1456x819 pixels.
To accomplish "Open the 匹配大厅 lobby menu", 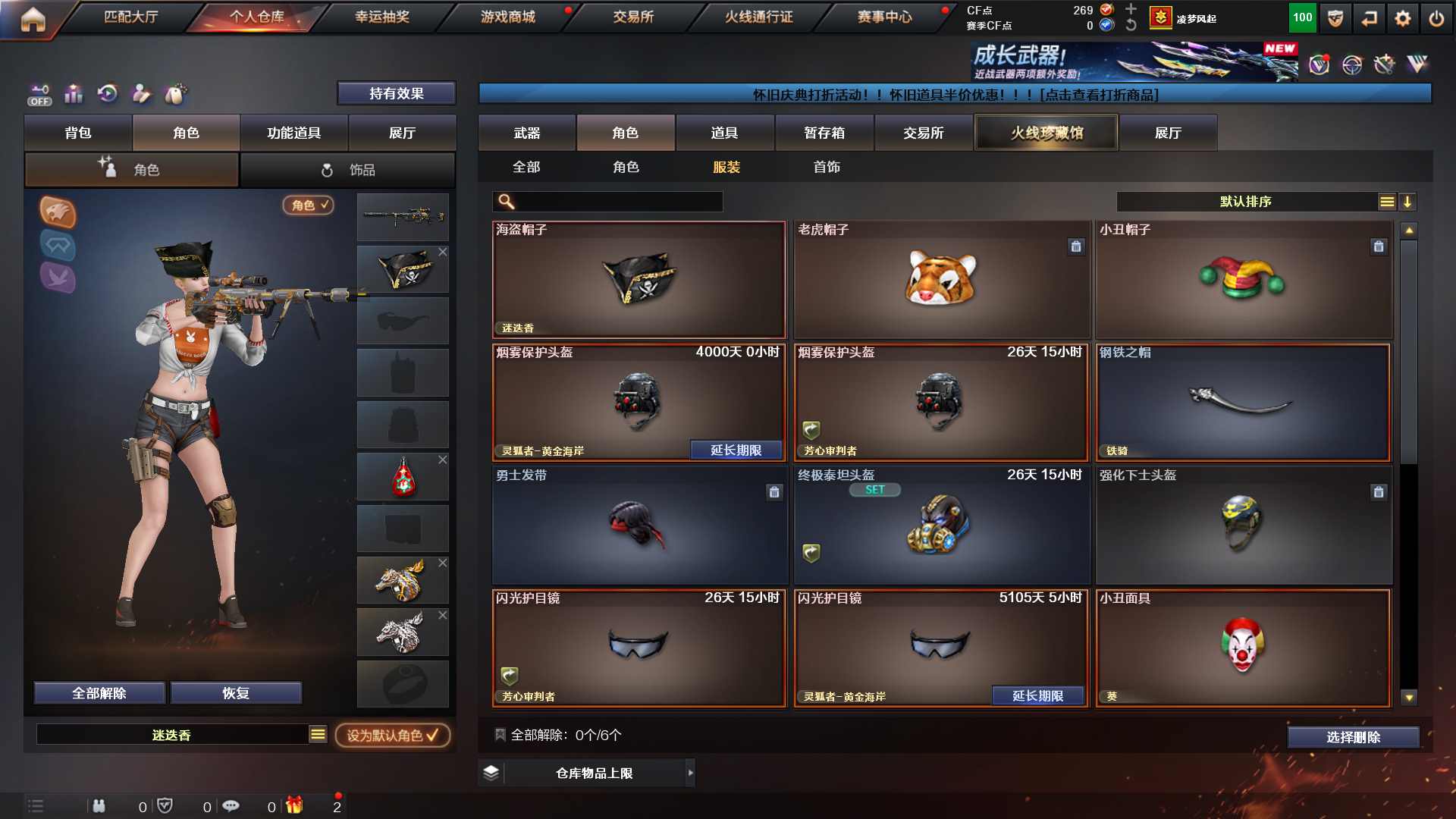I will (x=130, y=17).
